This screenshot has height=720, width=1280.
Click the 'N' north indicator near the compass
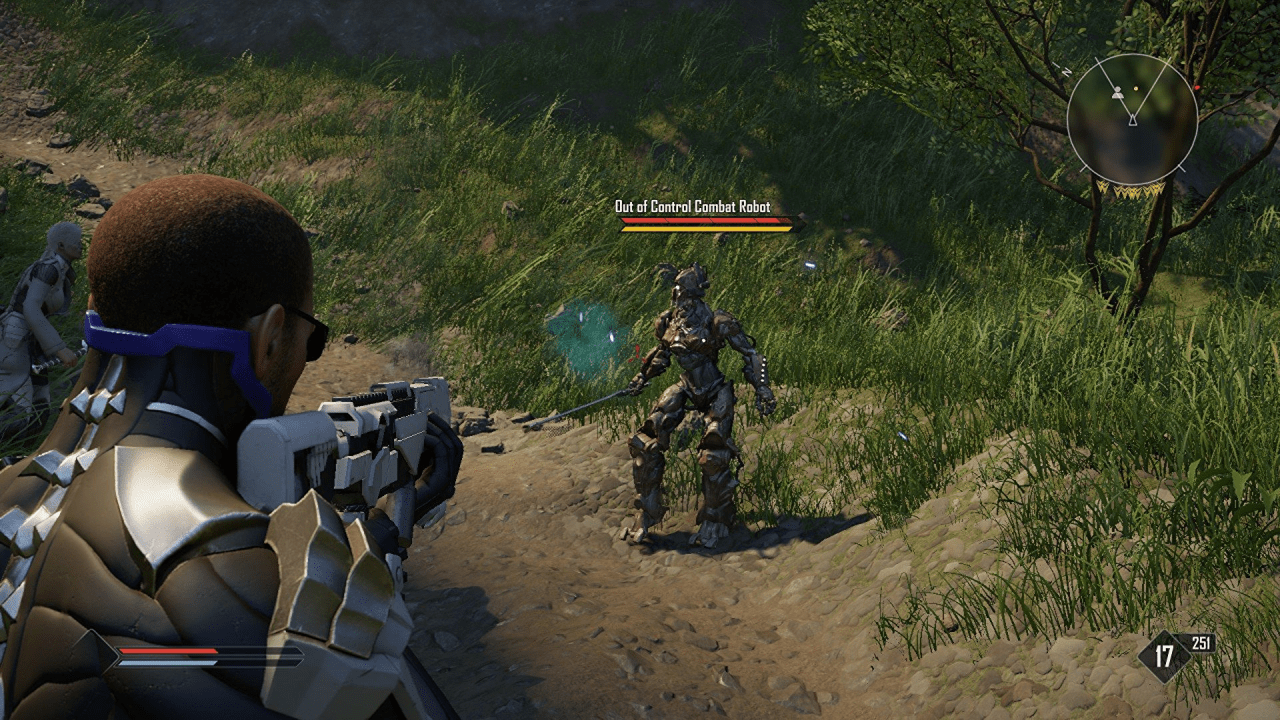tap(1066, 70)
